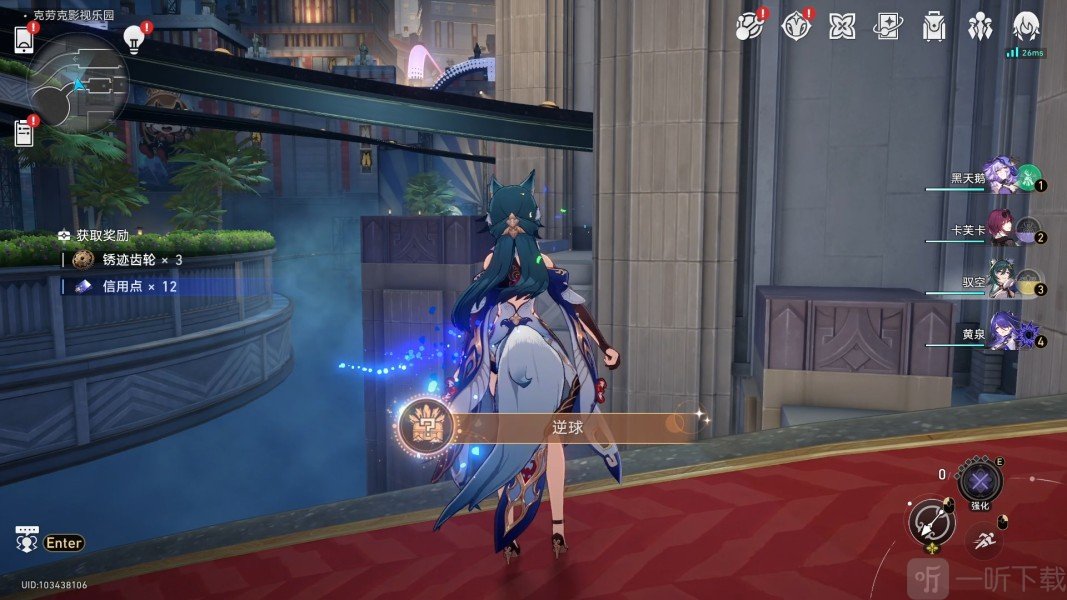Switch to party member 黑天鹅
Screen dimensions: 1067x600
[1000, 178]
